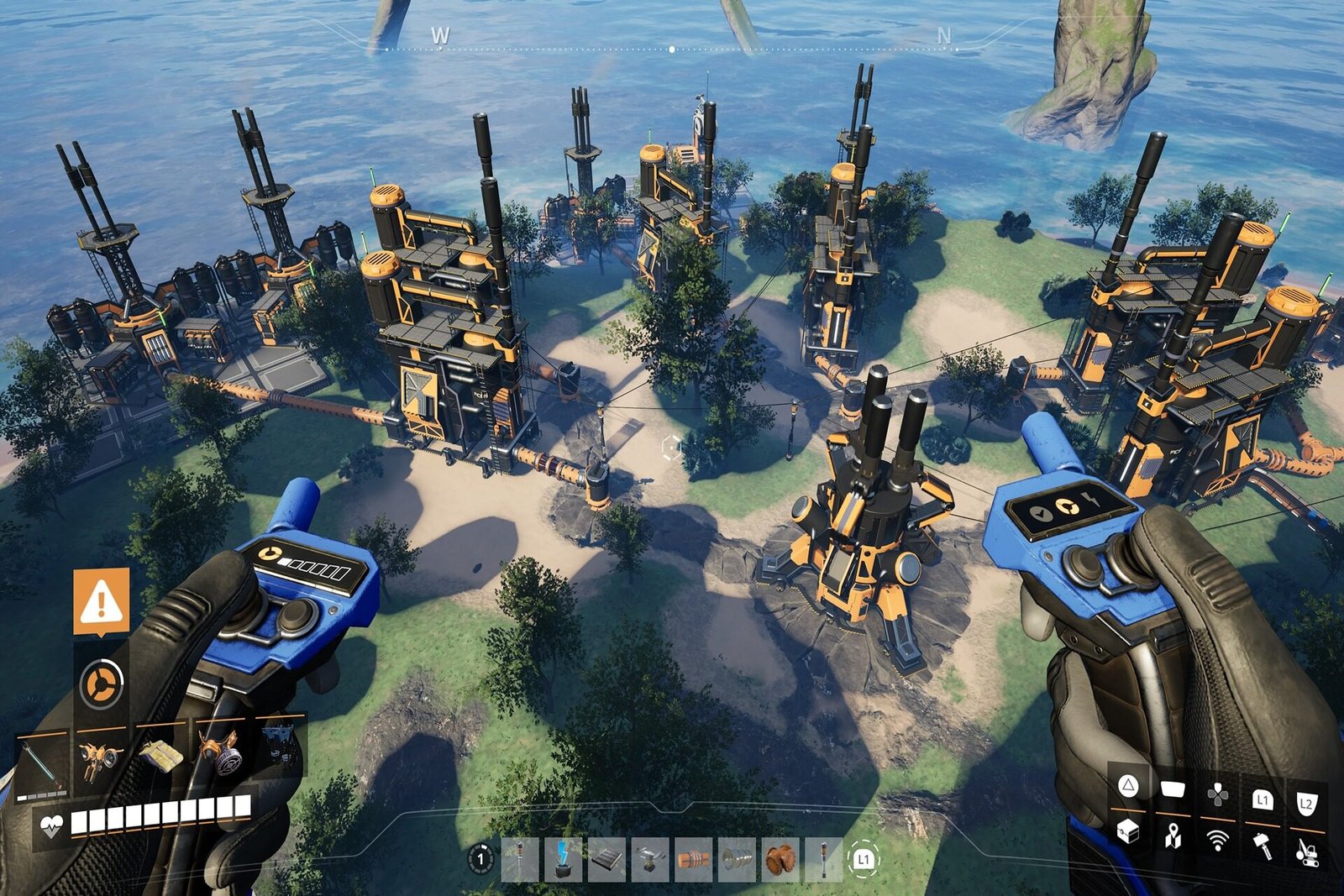
Task: Select the lightning bolt power hotbar slot
Action: 563,860
